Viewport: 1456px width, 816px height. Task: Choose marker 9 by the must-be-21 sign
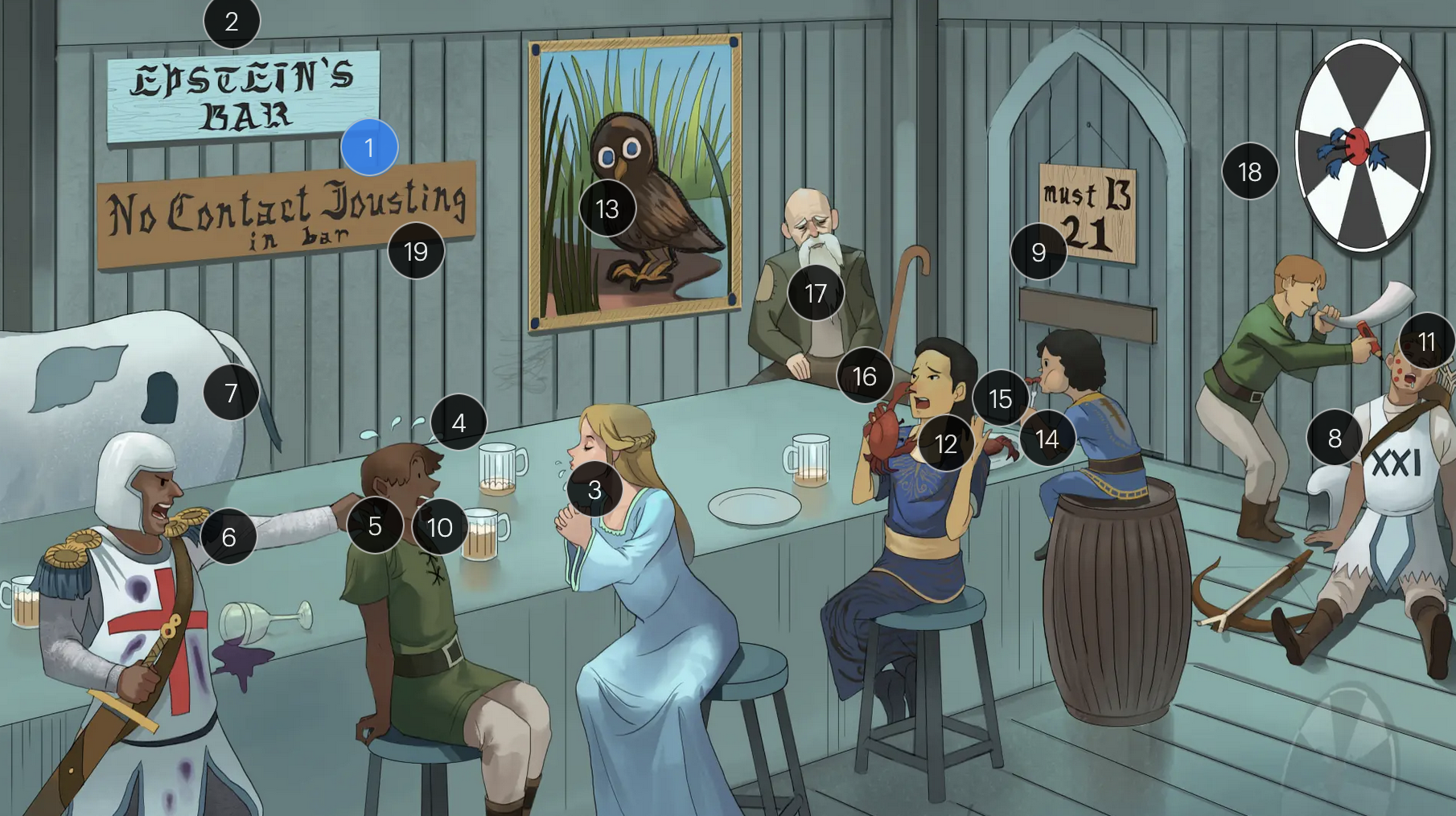point(1039,252)
